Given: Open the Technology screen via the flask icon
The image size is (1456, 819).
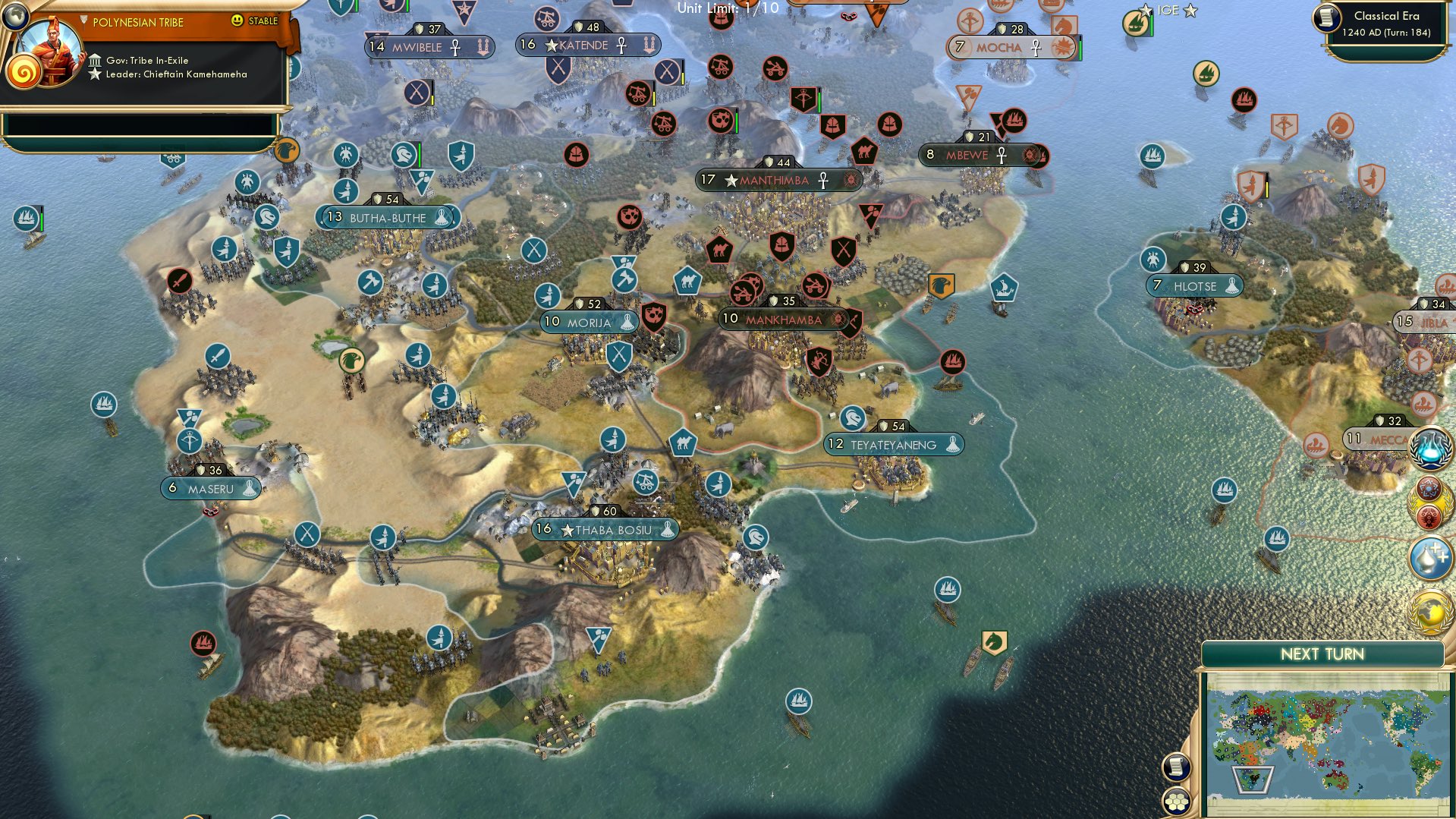Looking at the screenshot, I should [1429, 449].
